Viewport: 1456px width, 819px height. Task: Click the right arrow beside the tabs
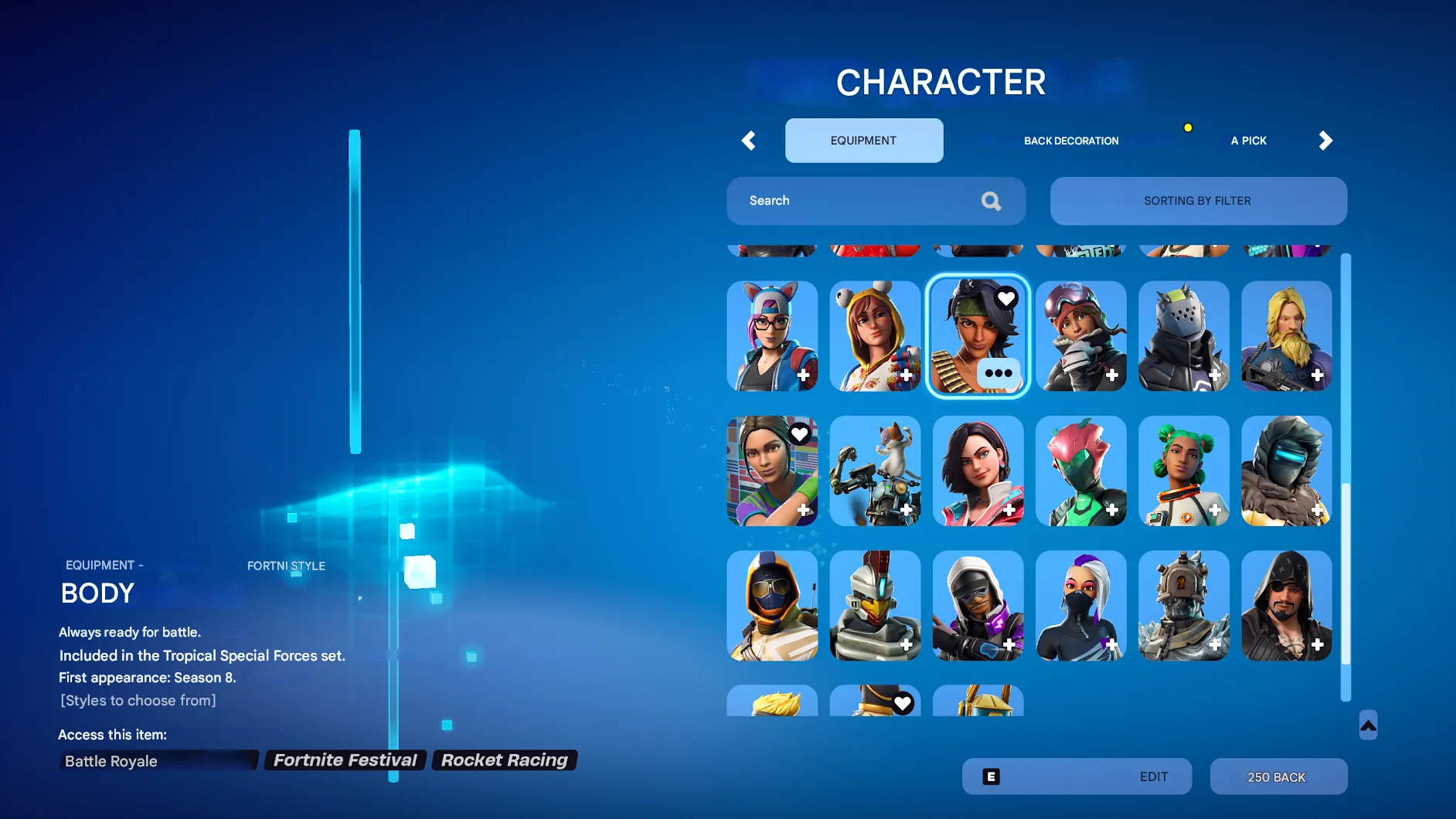click(x=1325, y=141)
